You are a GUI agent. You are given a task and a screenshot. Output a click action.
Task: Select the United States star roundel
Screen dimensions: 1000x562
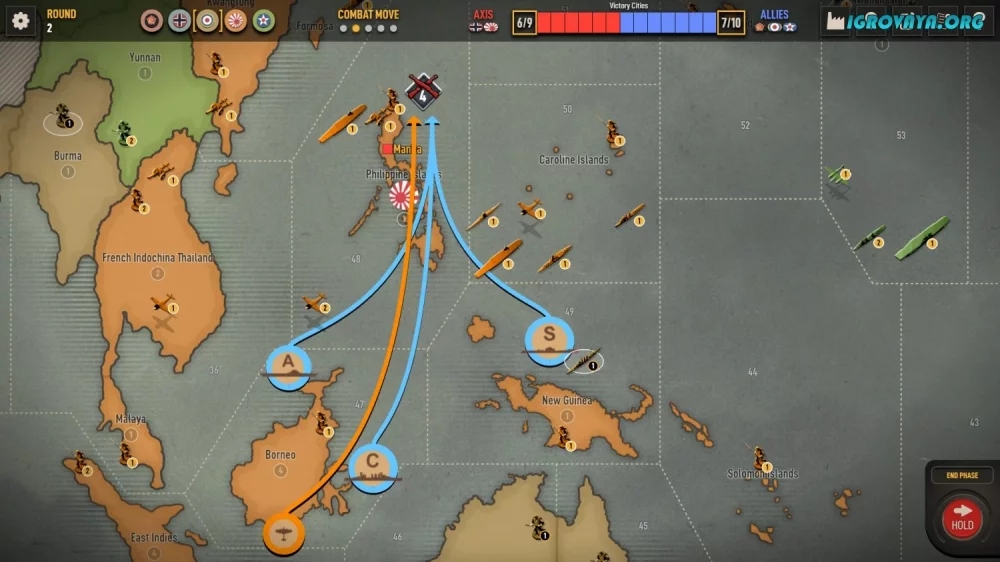click(x=264, y=20)
